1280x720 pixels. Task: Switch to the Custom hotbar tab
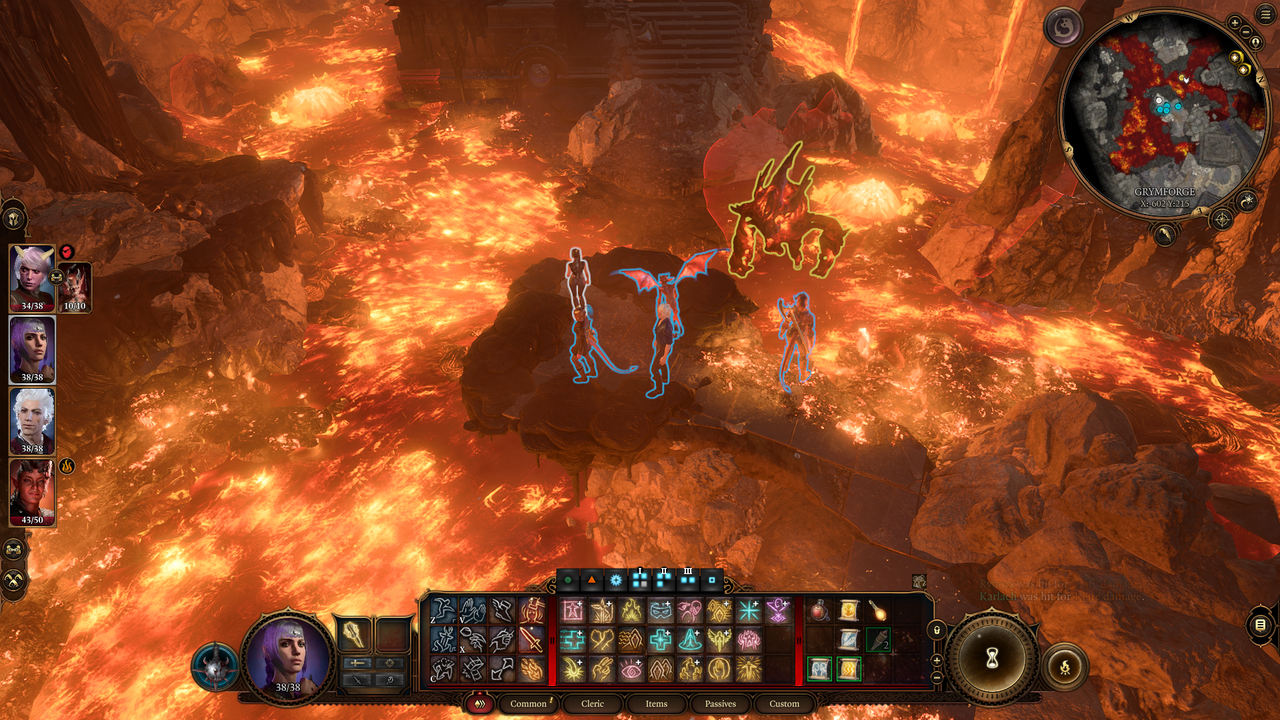(784, 704)
